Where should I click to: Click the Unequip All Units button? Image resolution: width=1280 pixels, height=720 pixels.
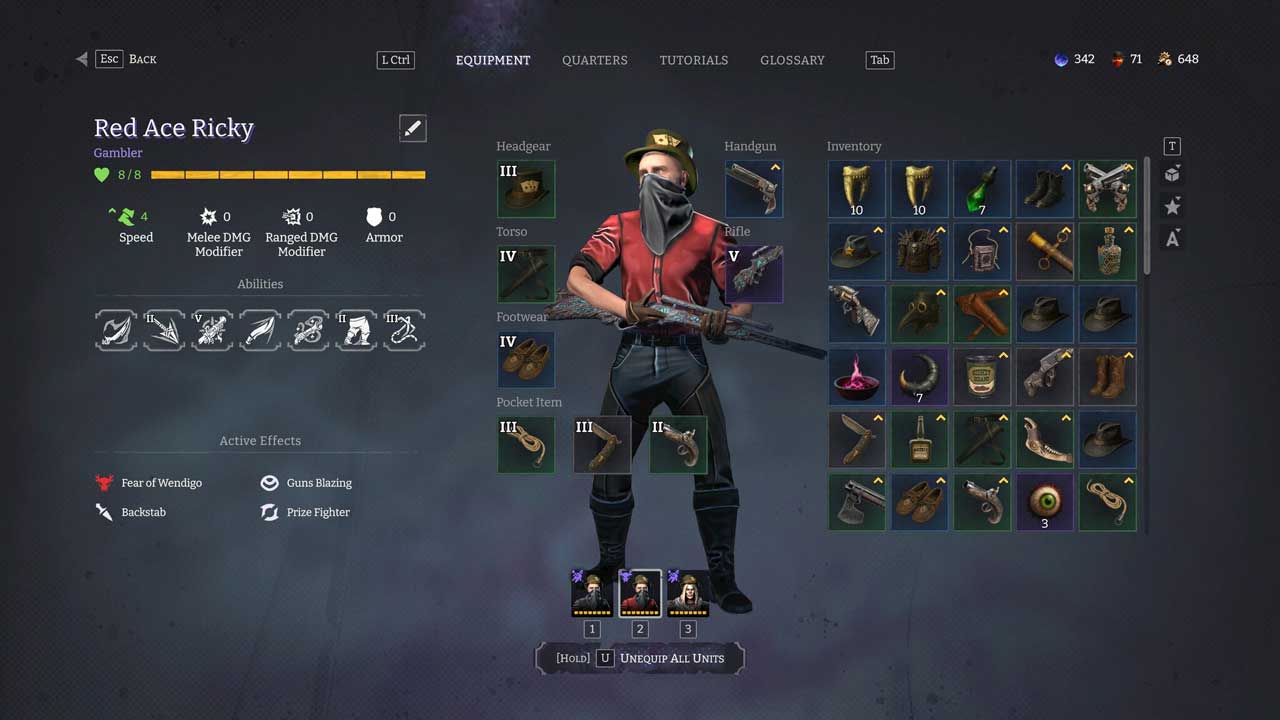(640, 658)
